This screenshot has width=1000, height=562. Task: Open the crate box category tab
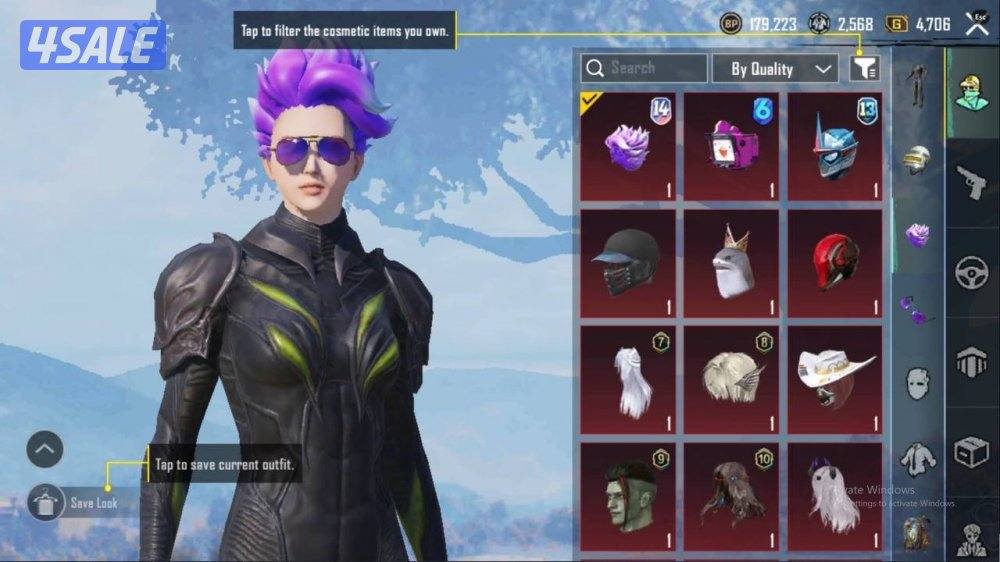click(971, 452)
